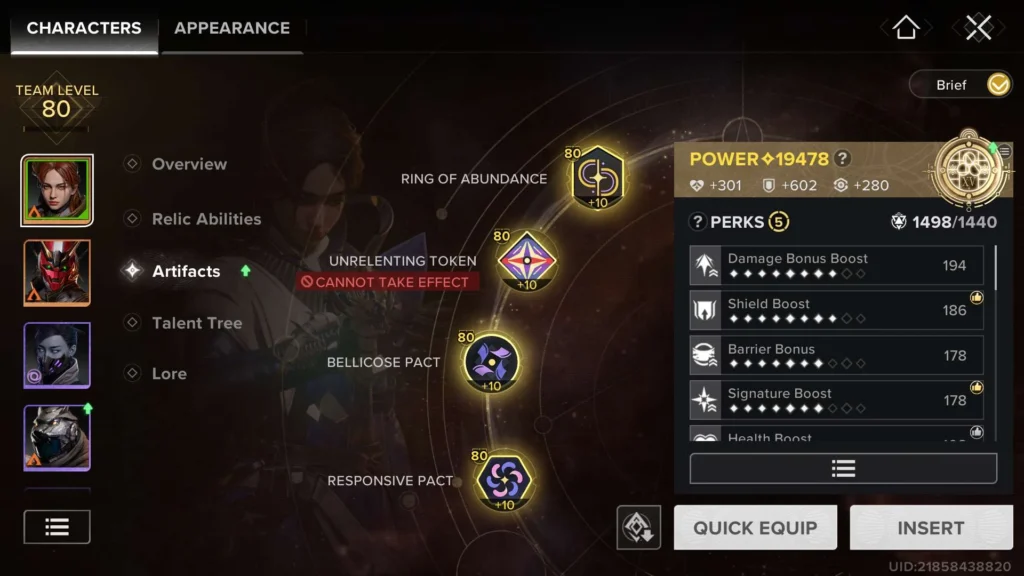1024x576 pixels.
Task: Open the Characters tab
Action: [84, 28]
